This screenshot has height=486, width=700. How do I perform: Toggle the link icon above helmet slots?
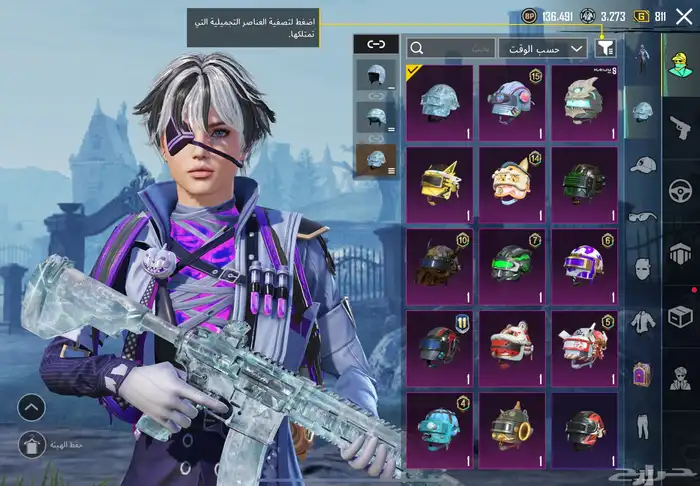click(376, 44)
